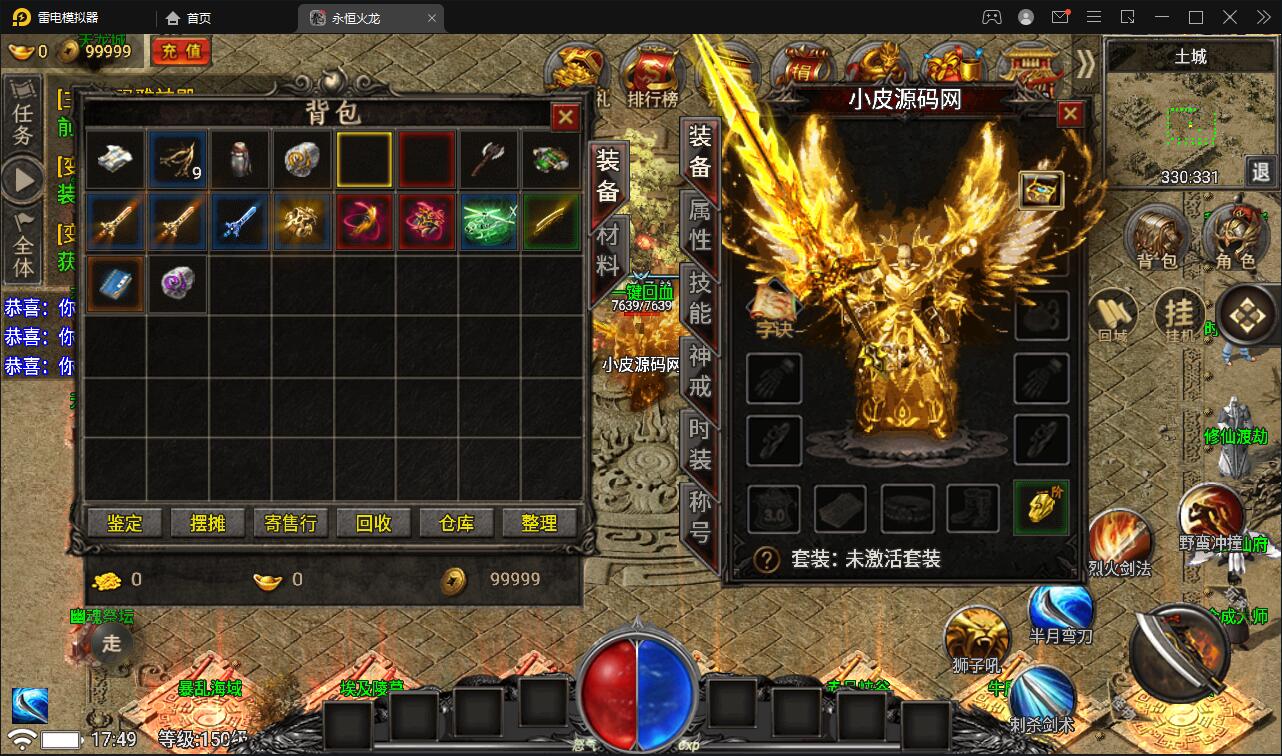Viewport: 1282px width, 756px height.
Task: Open the 摆摊 stall option
Action: pos(207,523)
